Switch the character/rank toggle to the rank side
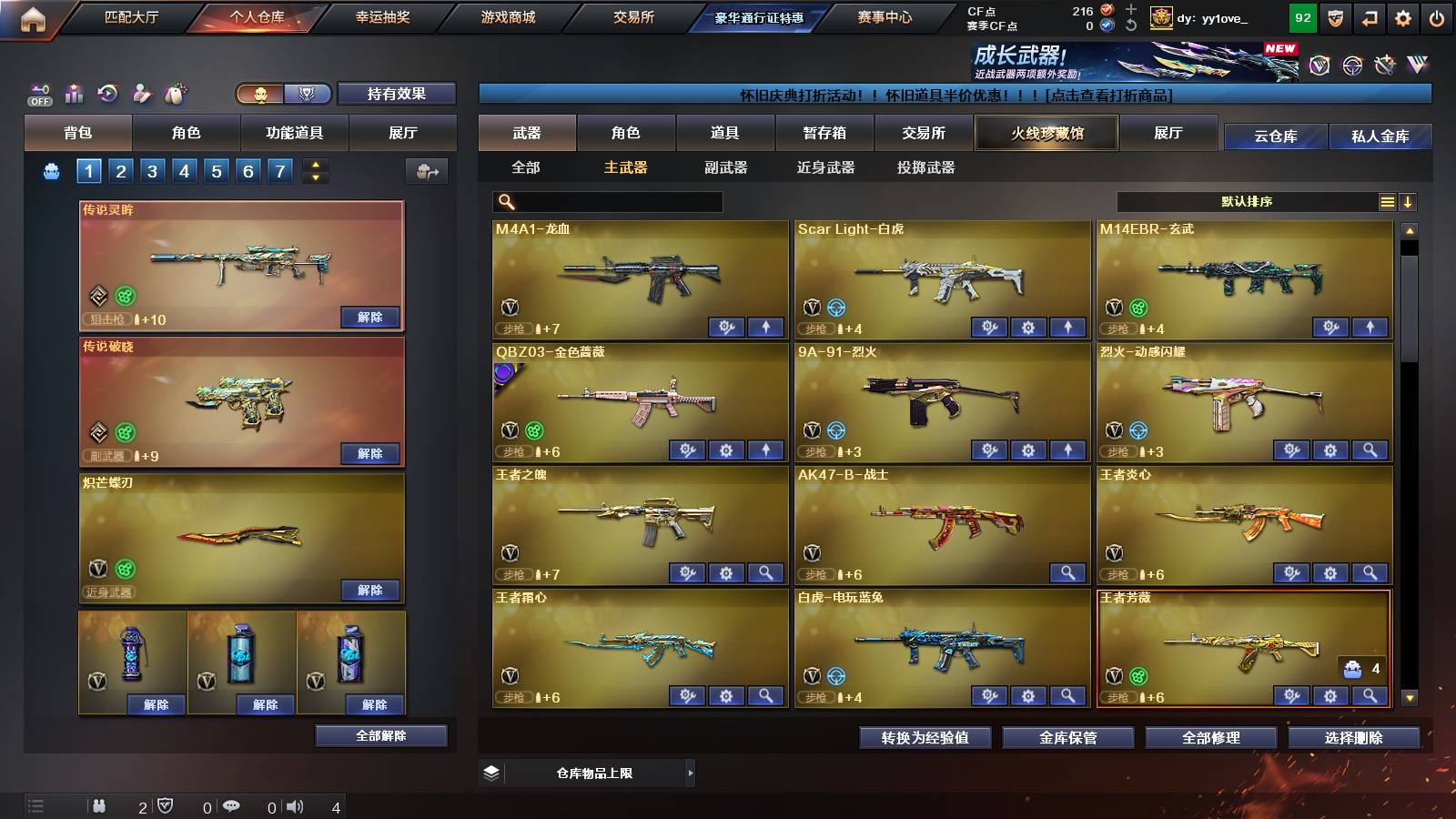The image size is (1456, 819). [307, 94]
